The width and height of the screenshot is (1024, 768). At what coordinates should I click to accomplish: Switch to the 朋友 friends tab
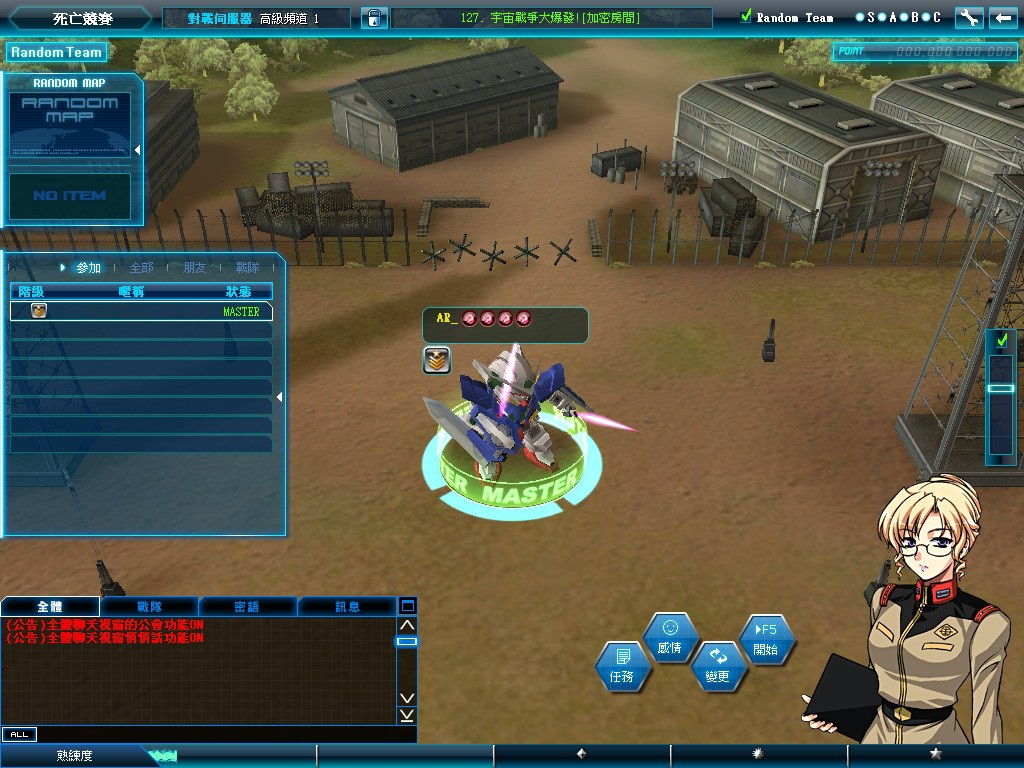click(x=195, y=268)
